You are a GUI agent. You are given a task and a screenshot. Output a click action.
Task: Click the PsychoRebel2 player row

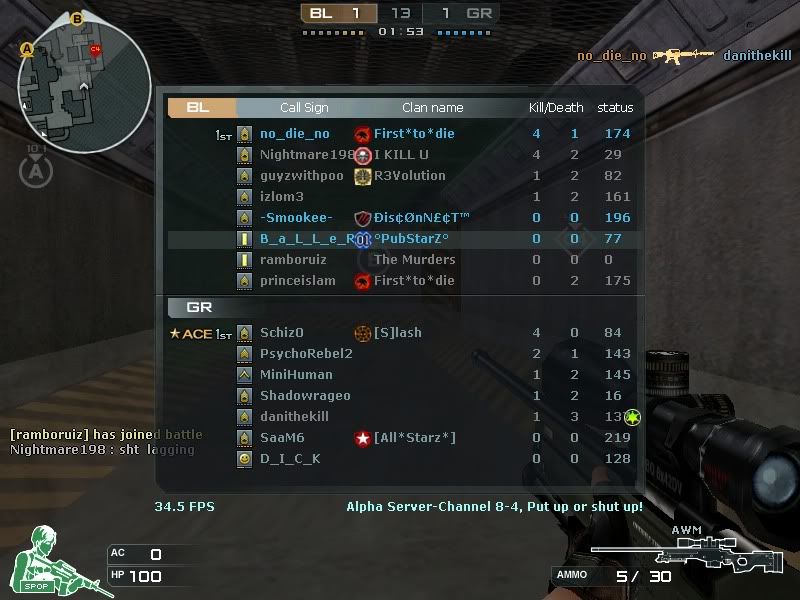[x=400, y=354]
